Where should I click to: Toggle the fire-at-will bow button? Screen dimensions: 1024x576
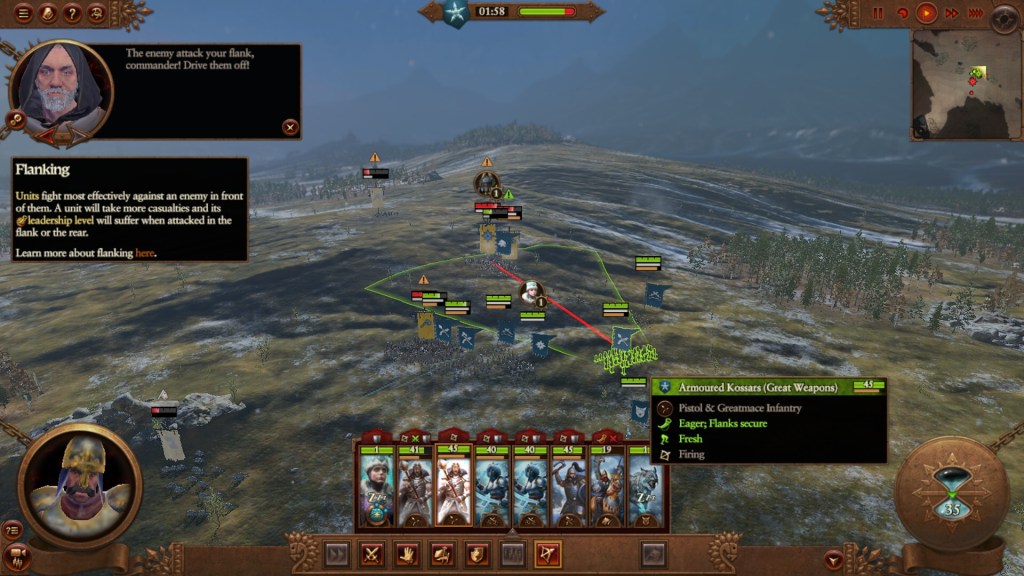point(547,553)
